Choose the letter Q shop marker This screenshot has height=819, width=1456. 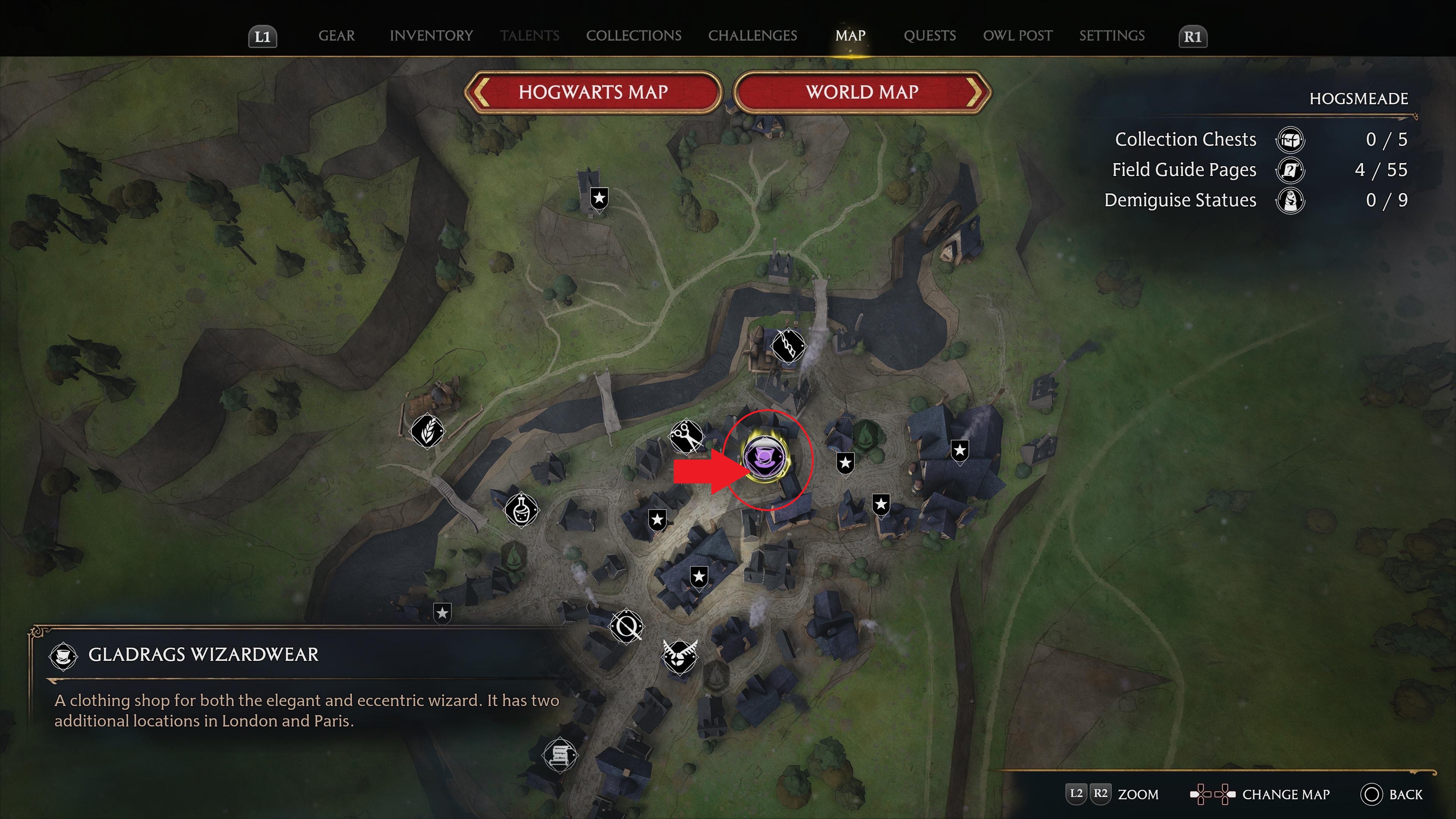coord(627,626)
